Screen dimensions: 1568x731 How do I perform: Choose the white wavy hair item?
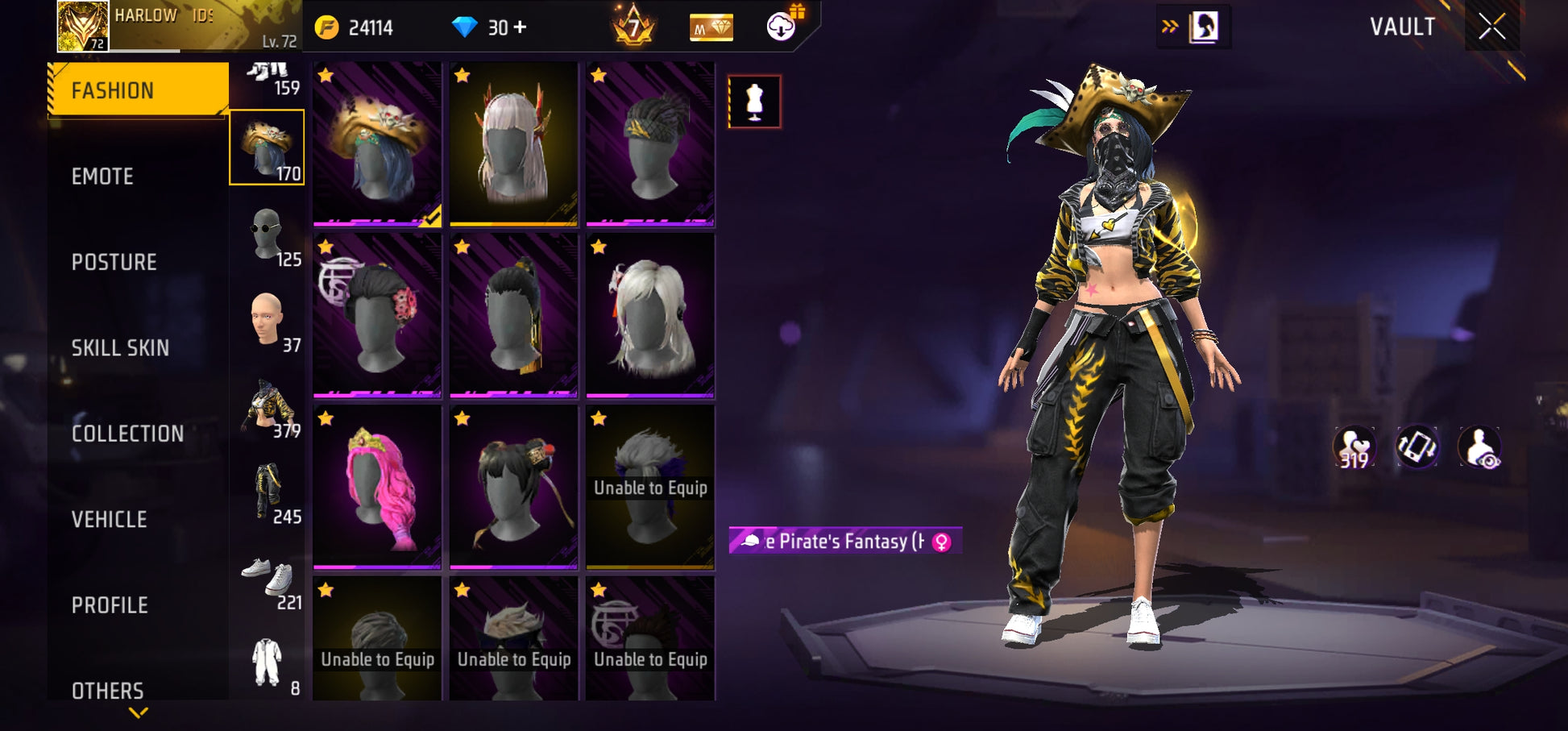[x=650, y=316]
